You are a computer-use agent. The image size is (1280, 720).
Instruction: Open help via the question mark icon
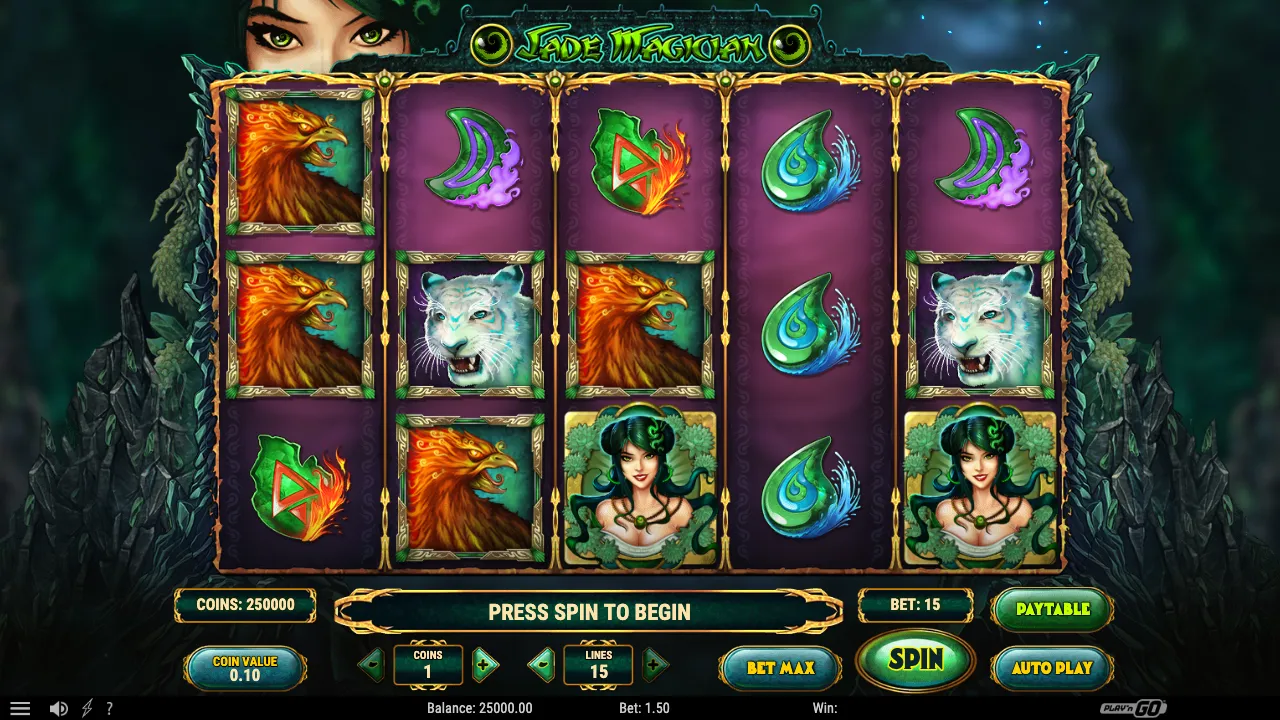(x=110, y=708)
